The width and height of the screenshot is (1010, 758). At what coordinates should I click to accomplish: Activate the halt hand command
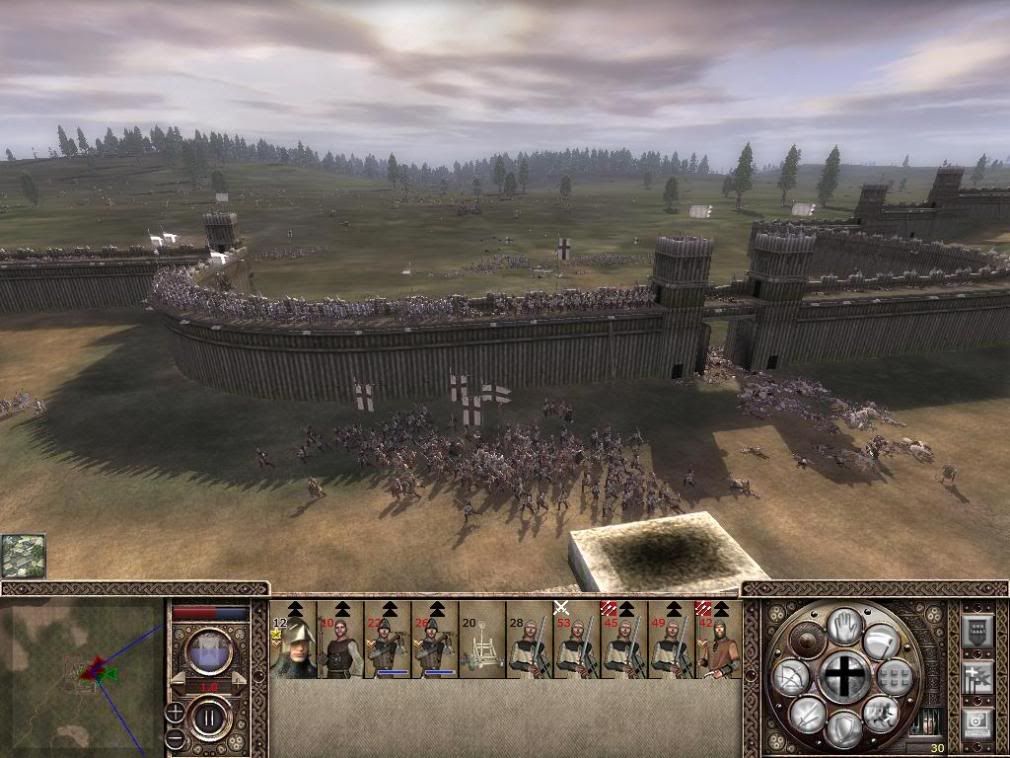(x=845, y=624)
